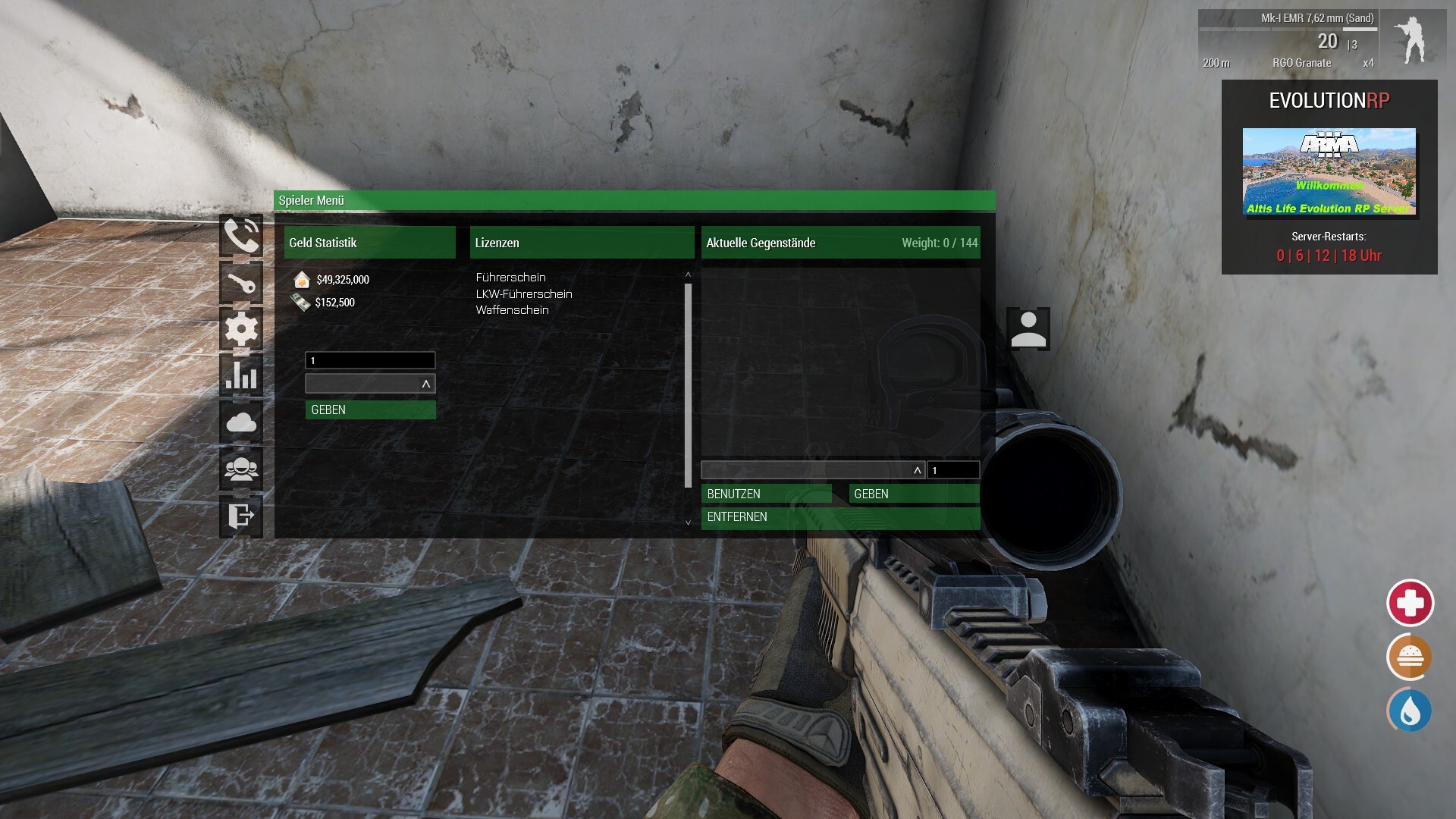Open the phone icon in the sidebar

pyautogui.click(x=241, y=236)
